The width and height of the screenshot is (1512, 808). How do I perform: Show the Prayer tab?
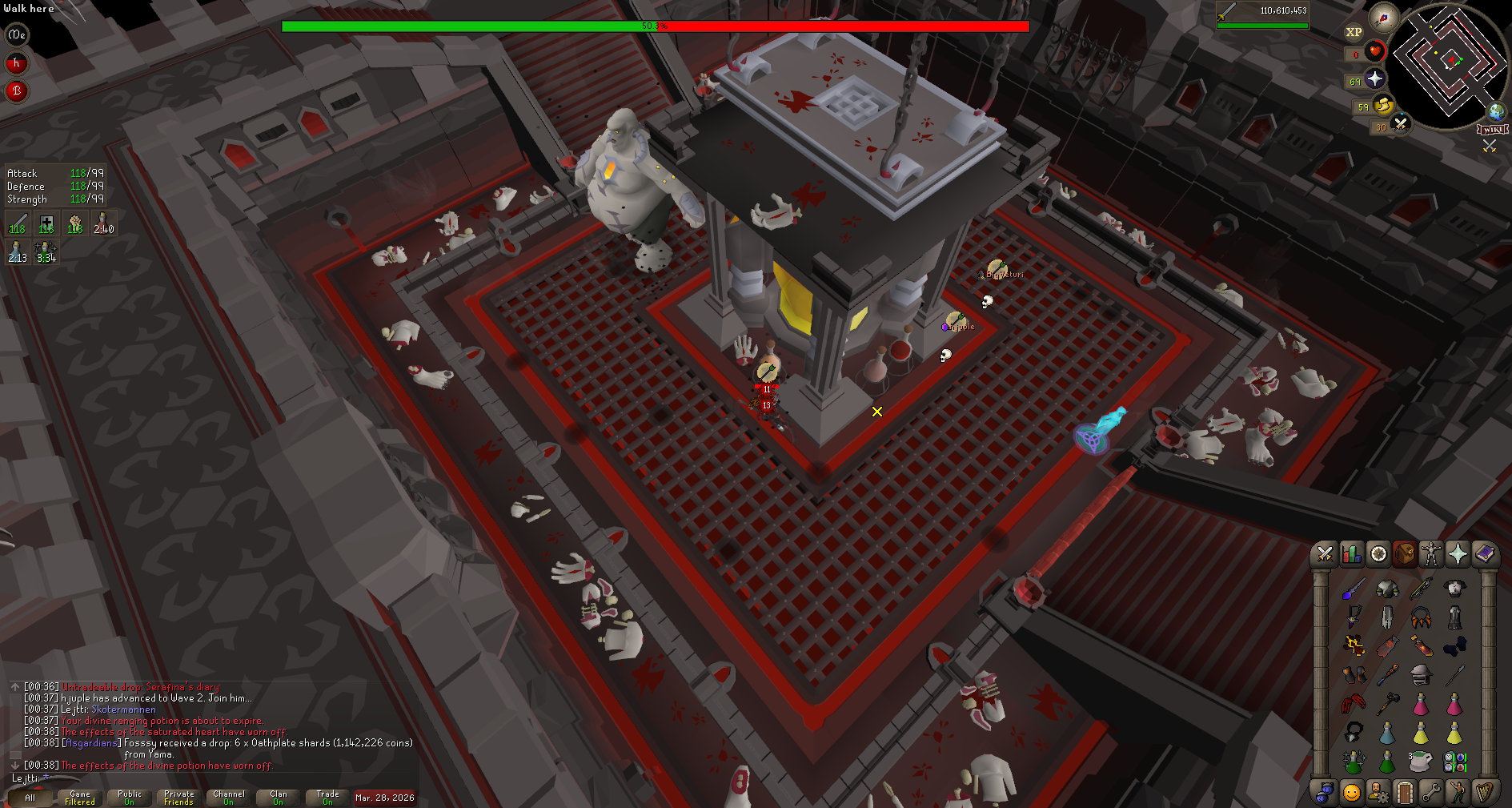point(1458,554)
